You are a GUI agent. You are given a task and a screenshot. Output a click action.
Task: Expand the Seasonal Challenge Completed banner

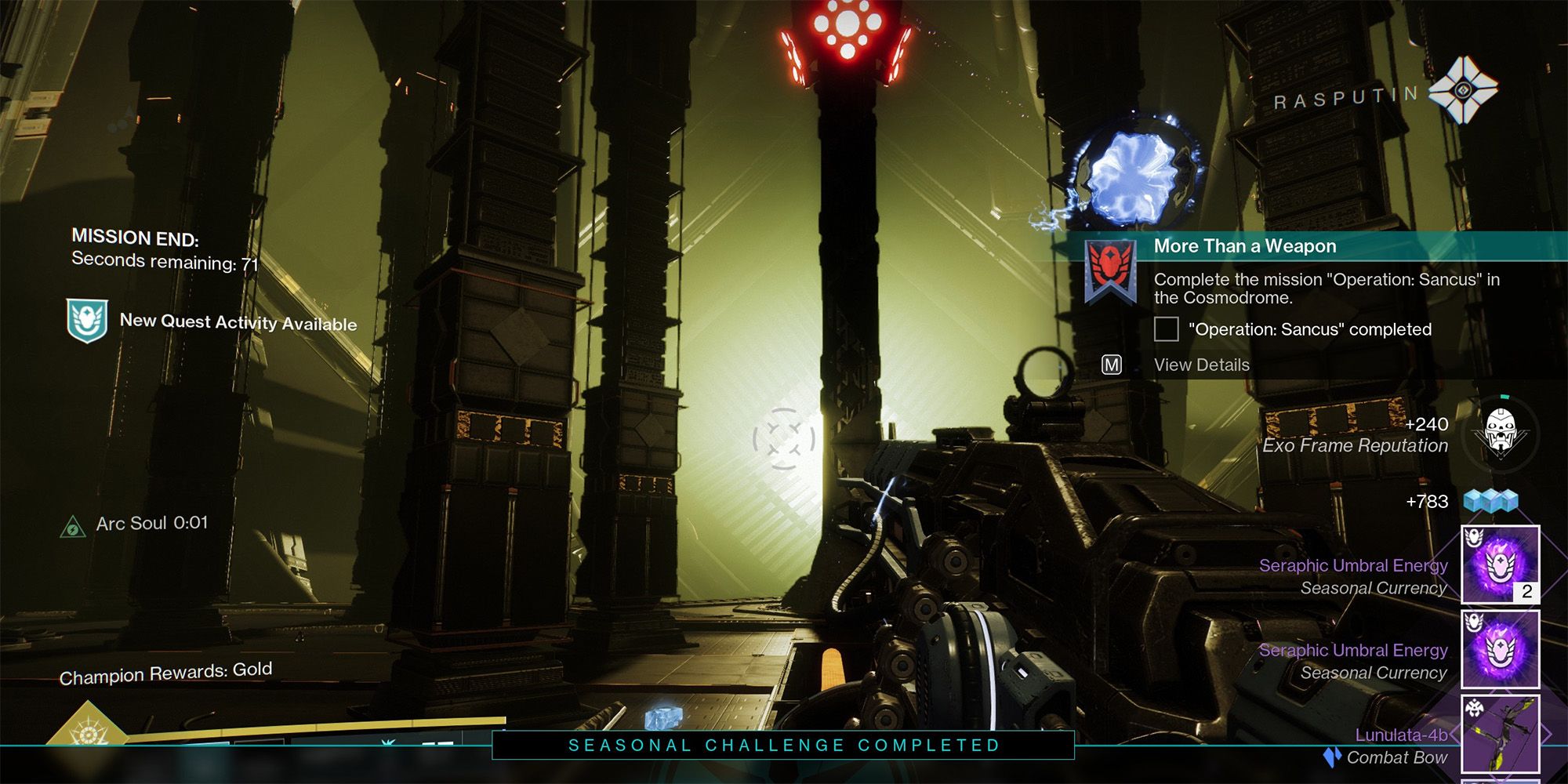pyautogui.click(x=784, y=746)
